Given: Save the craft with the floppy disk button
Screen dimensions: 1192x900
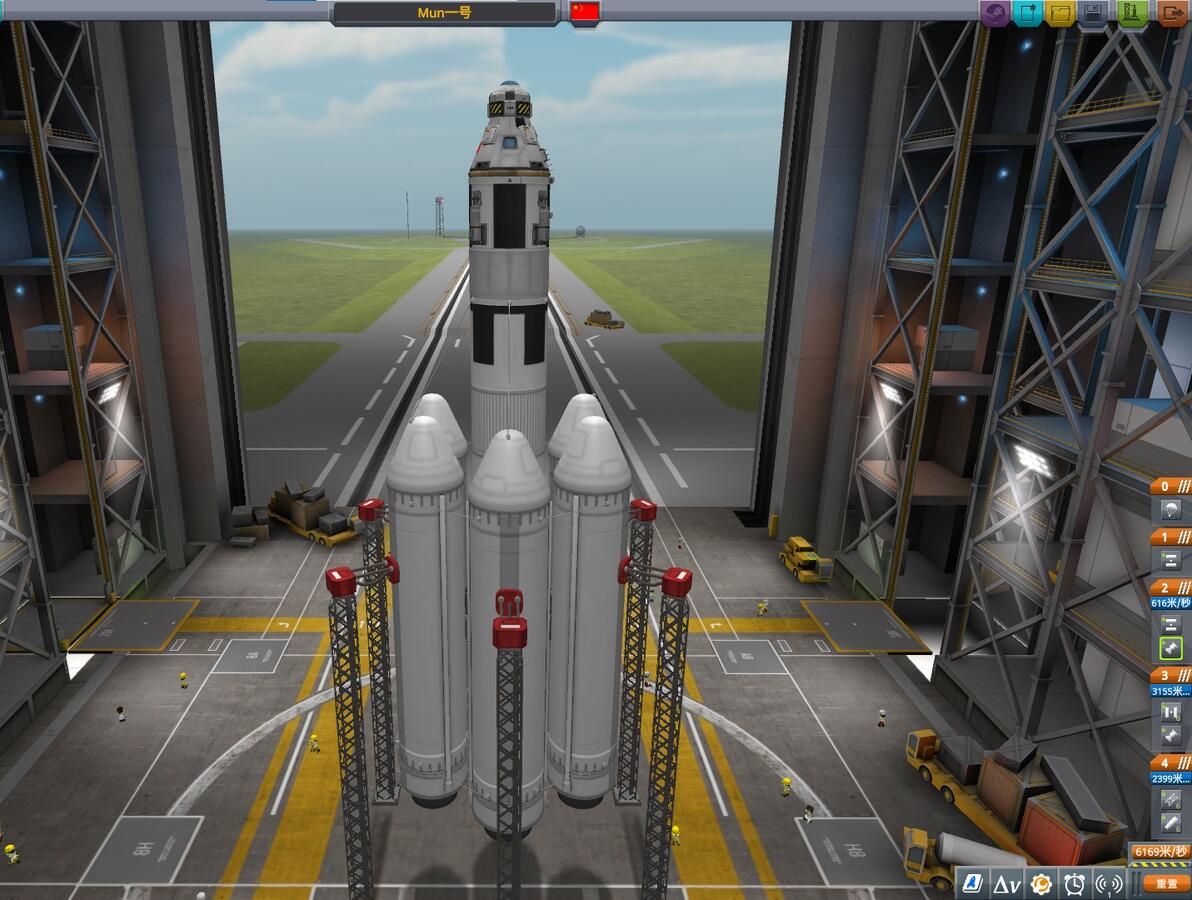Looking at the screenshot, I should coord(1094,14).
